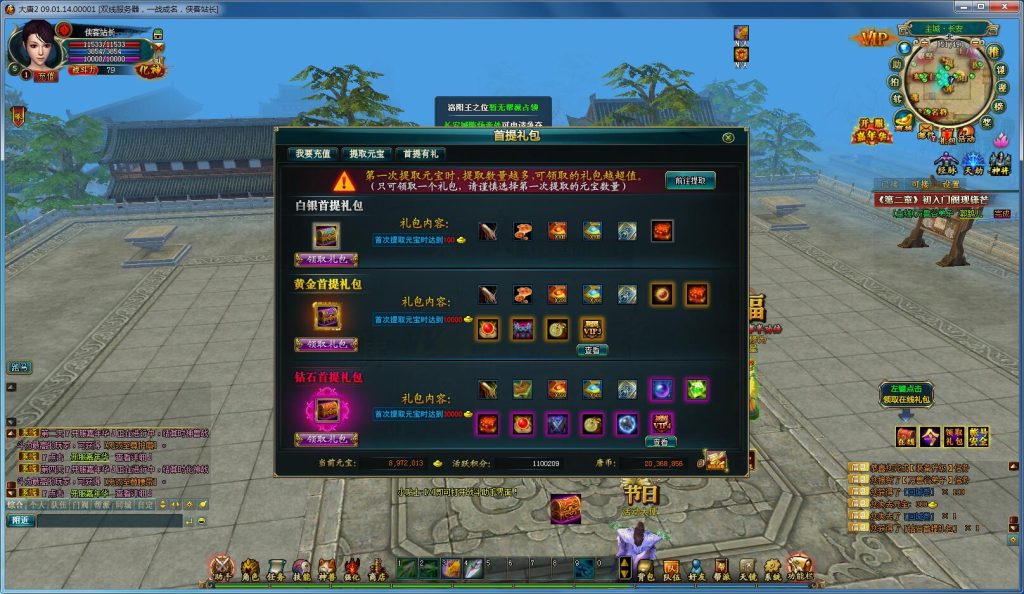Close the 首提礼包 gift pack window
1024x594 pixels.
(x=727, y=137)
